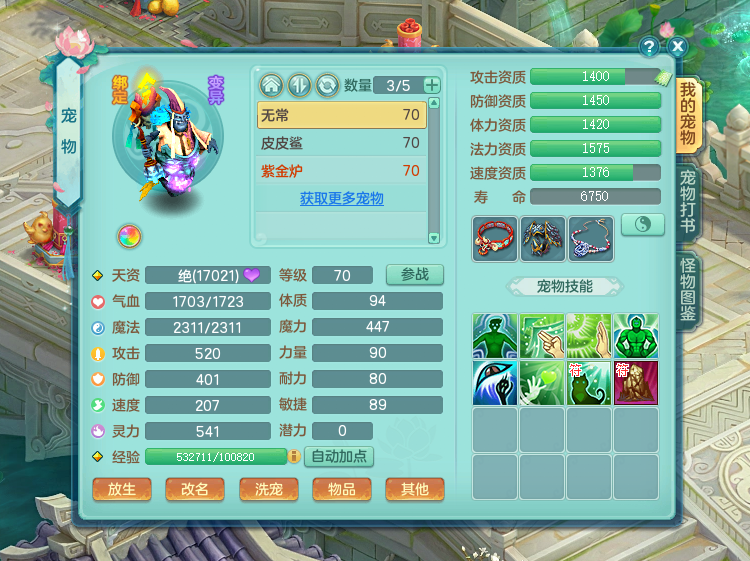Open the 物品 items button
The height and width of the screenshot is (561, 750).
341,489
